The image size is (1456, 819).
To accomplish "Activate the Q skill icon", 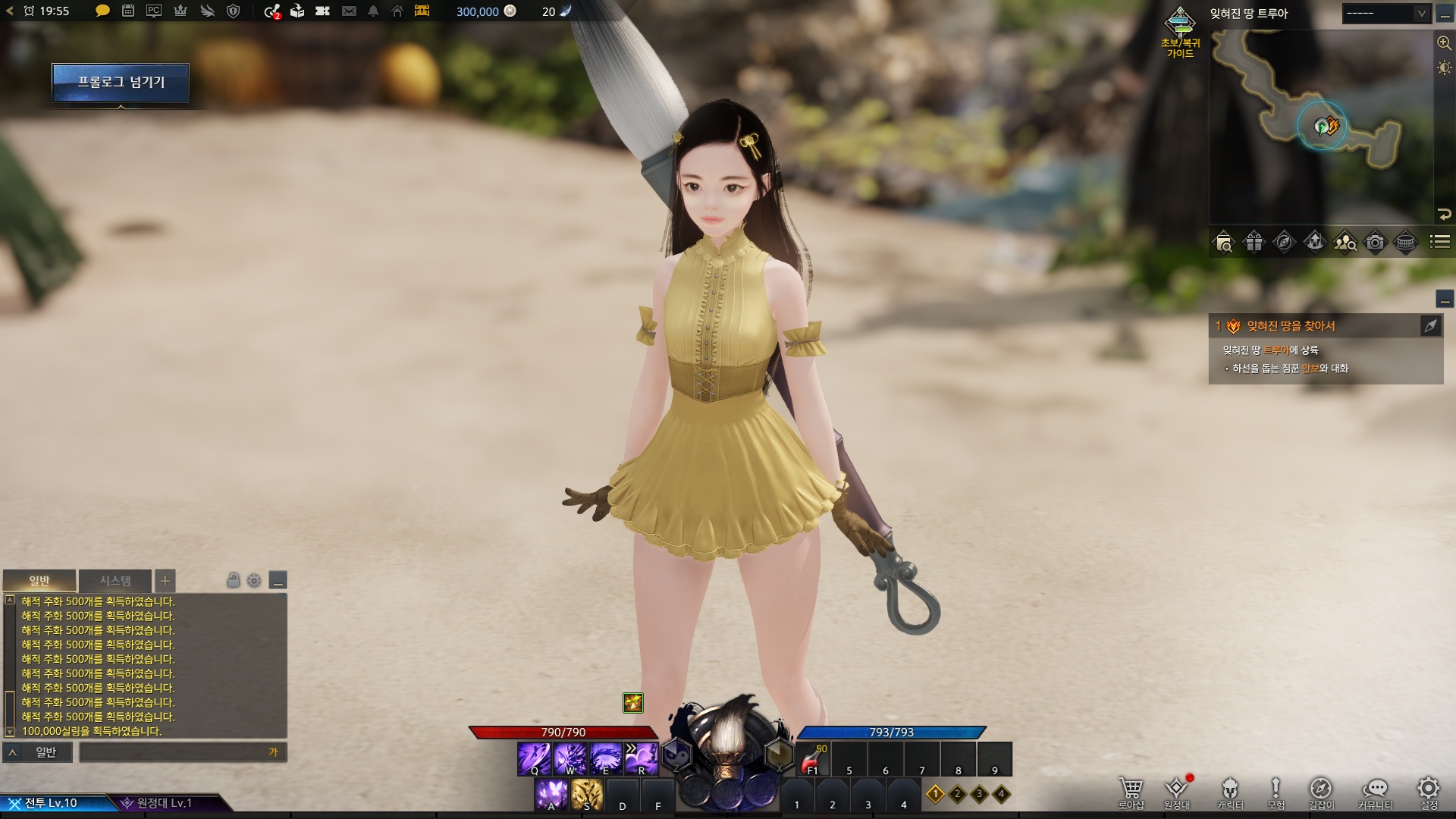I will click(534, 758).
